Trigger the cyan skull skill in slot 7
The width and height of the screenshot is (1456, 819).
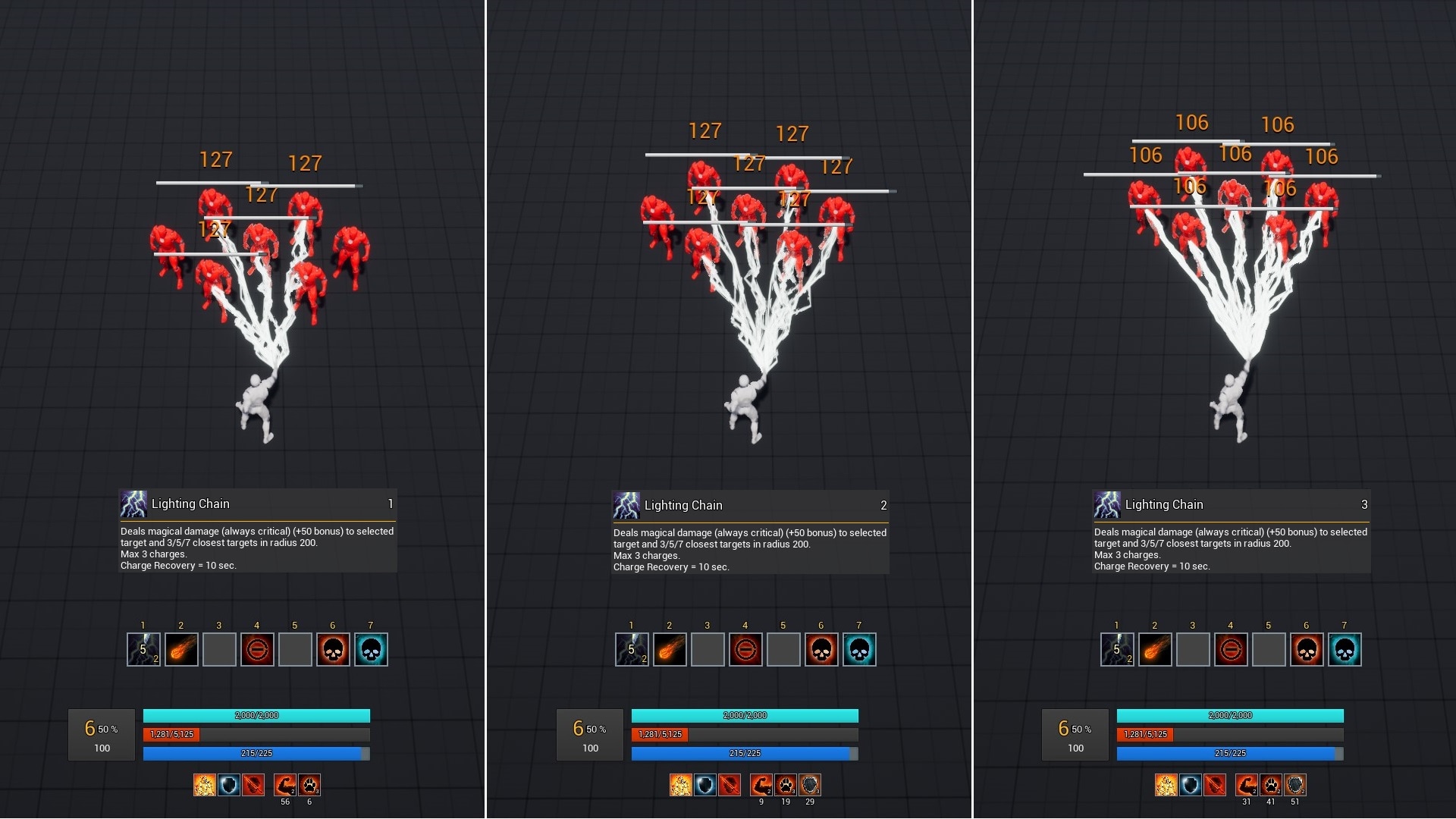(371, 649)
